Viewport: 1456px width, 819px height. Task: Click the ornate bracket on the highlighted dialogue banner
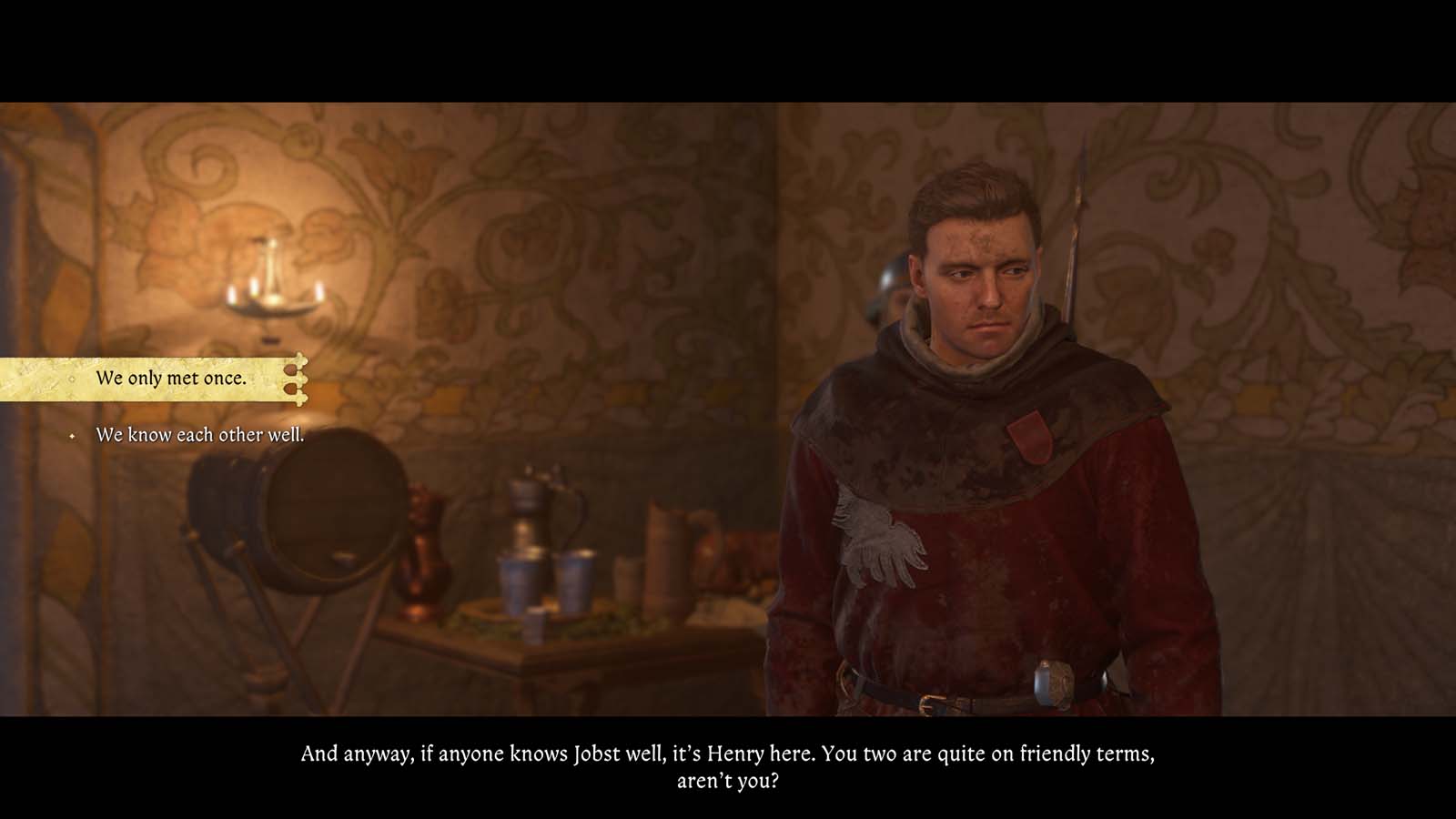[x=296, y=380]
